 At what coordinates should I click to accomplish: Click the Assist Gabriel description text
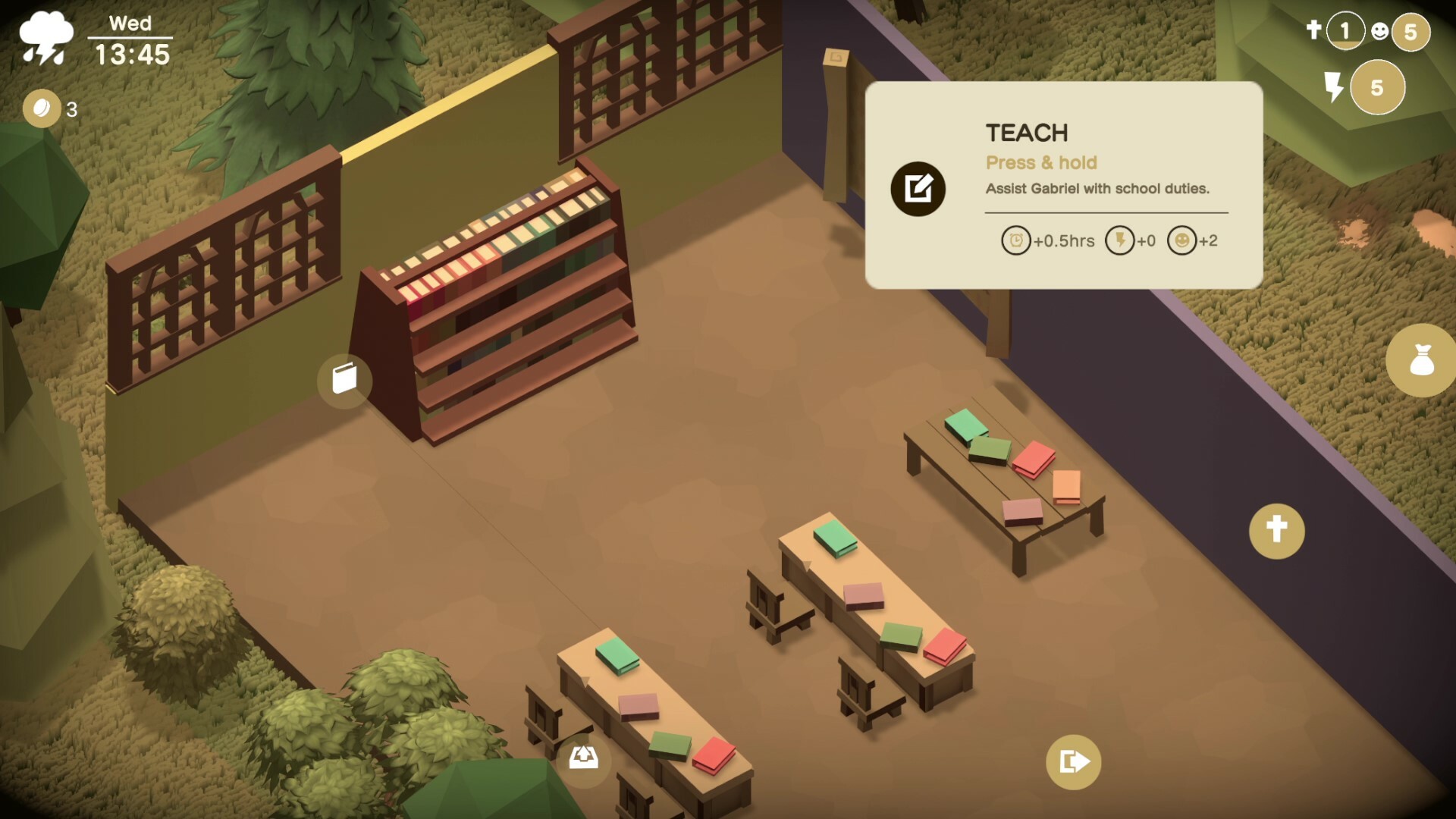pos(1098,190)
